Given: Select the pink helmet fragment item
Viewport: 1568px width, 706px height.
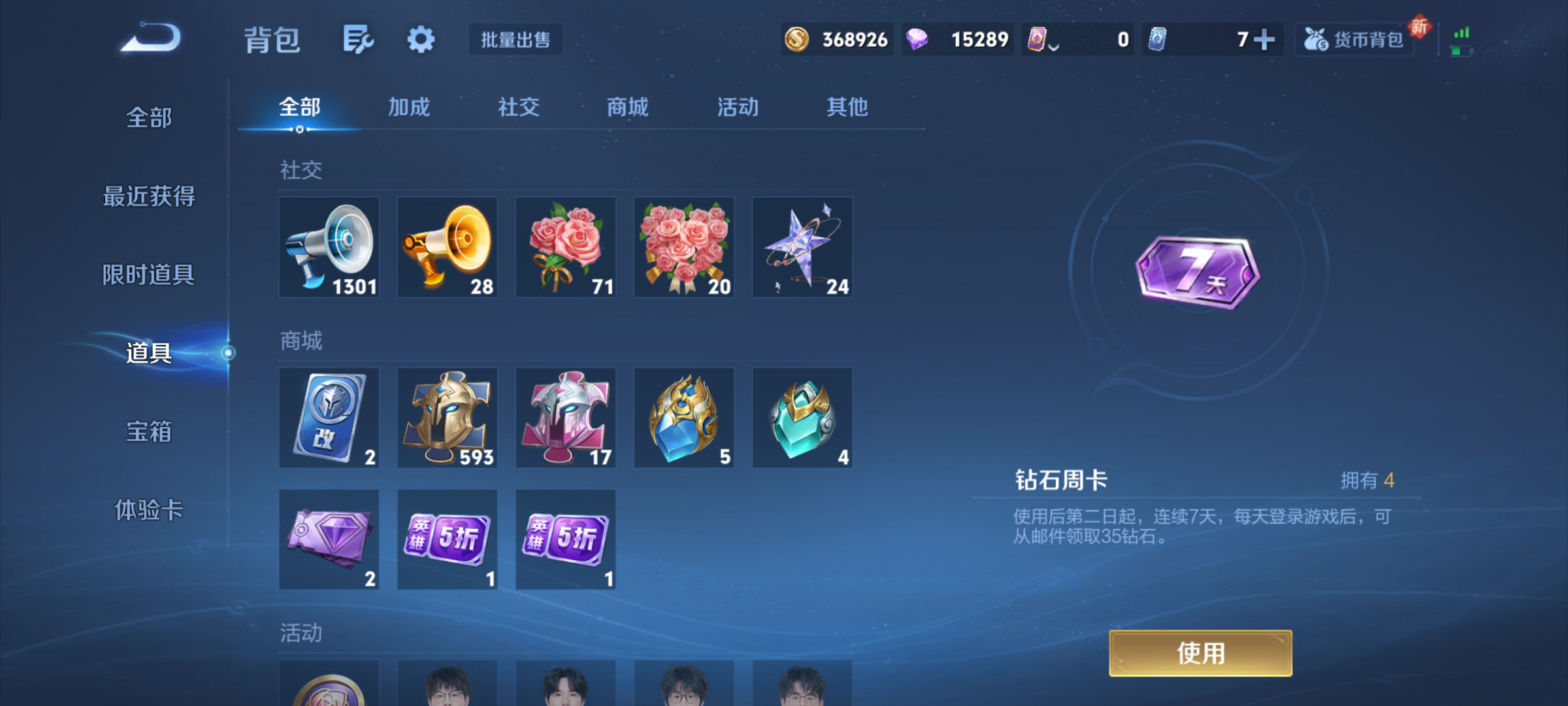Looking at the screenshot, I should click(566, 418).
